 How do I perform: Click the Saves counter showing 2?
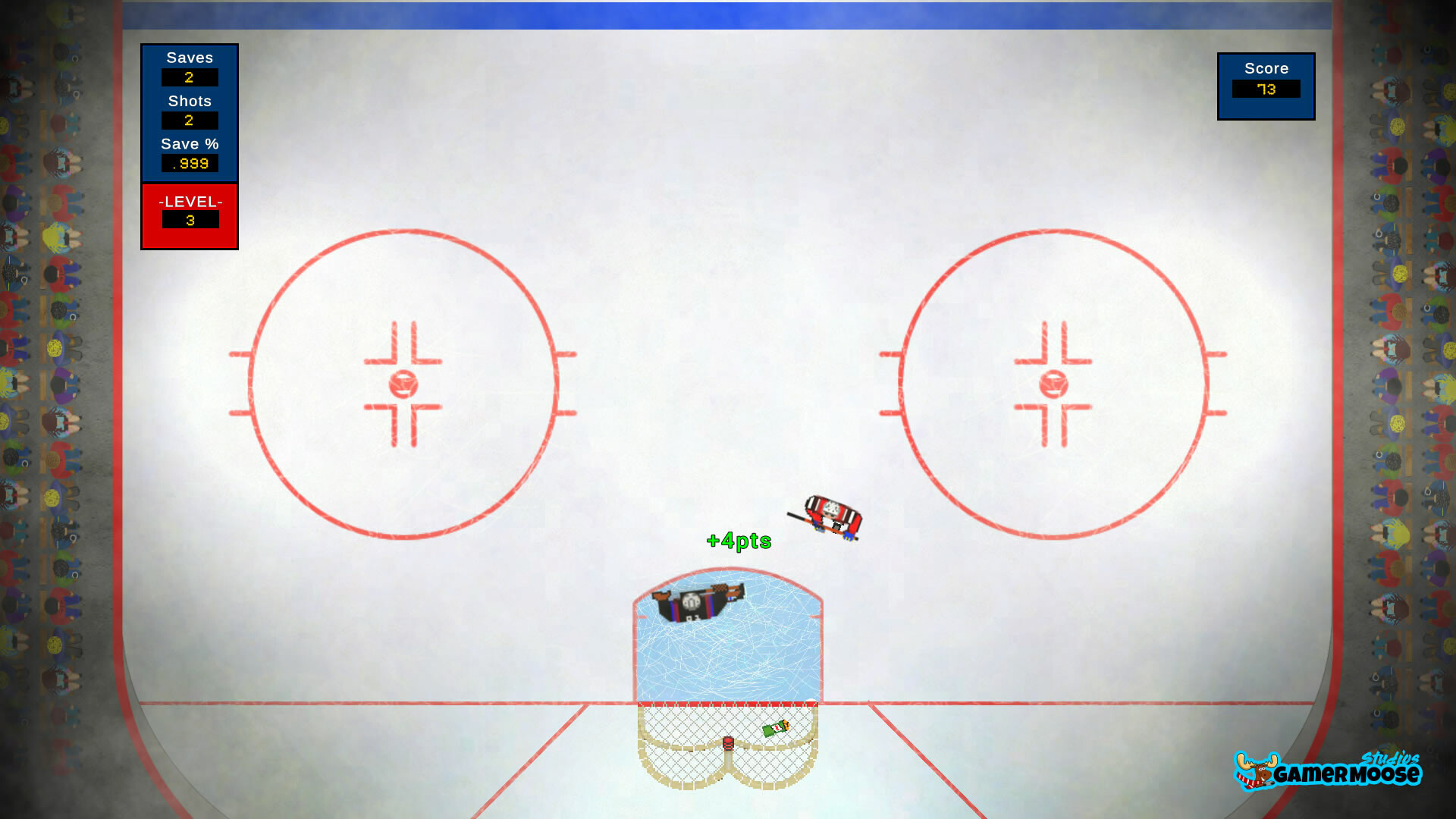click(190, 77)
